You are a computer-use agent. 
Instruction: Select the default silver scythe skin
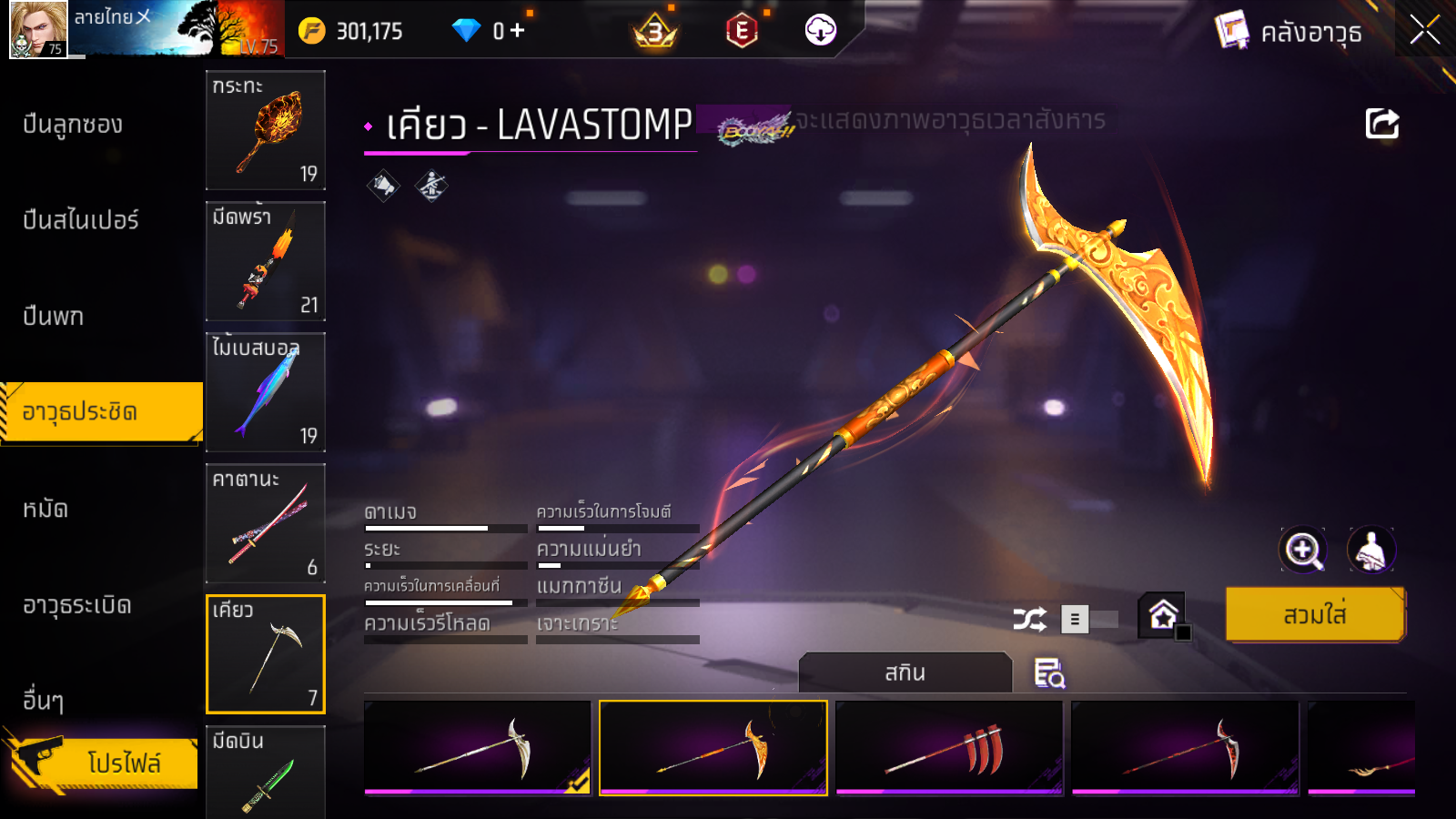click(x=478, y=748)
